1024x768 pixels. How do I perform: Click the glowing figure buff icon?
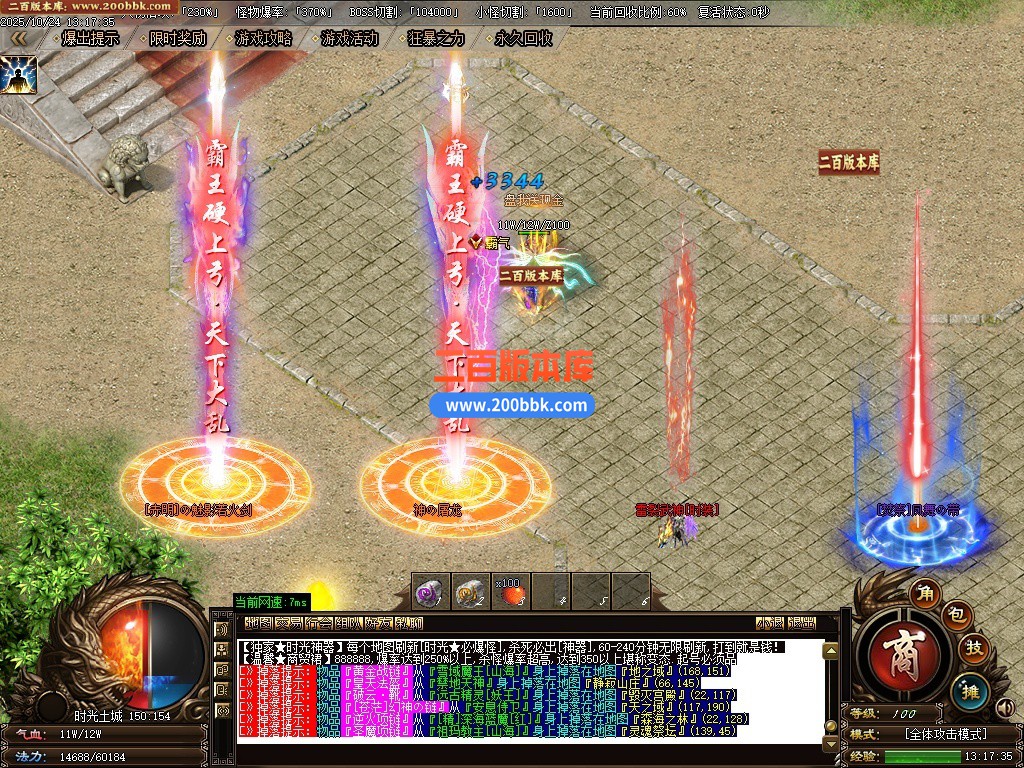click(x=18, y=74)
